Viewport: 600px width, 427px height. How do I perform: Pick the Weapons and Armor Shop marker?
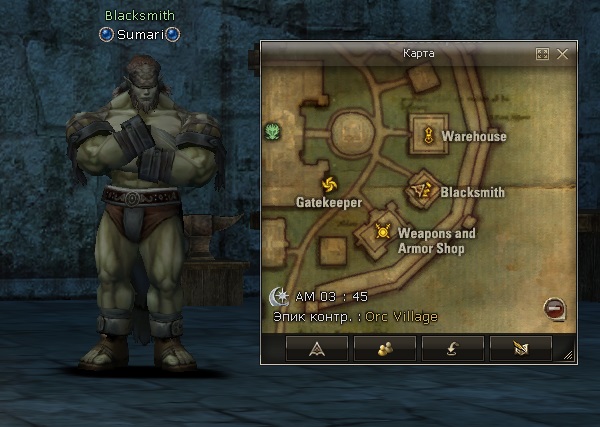382,232
